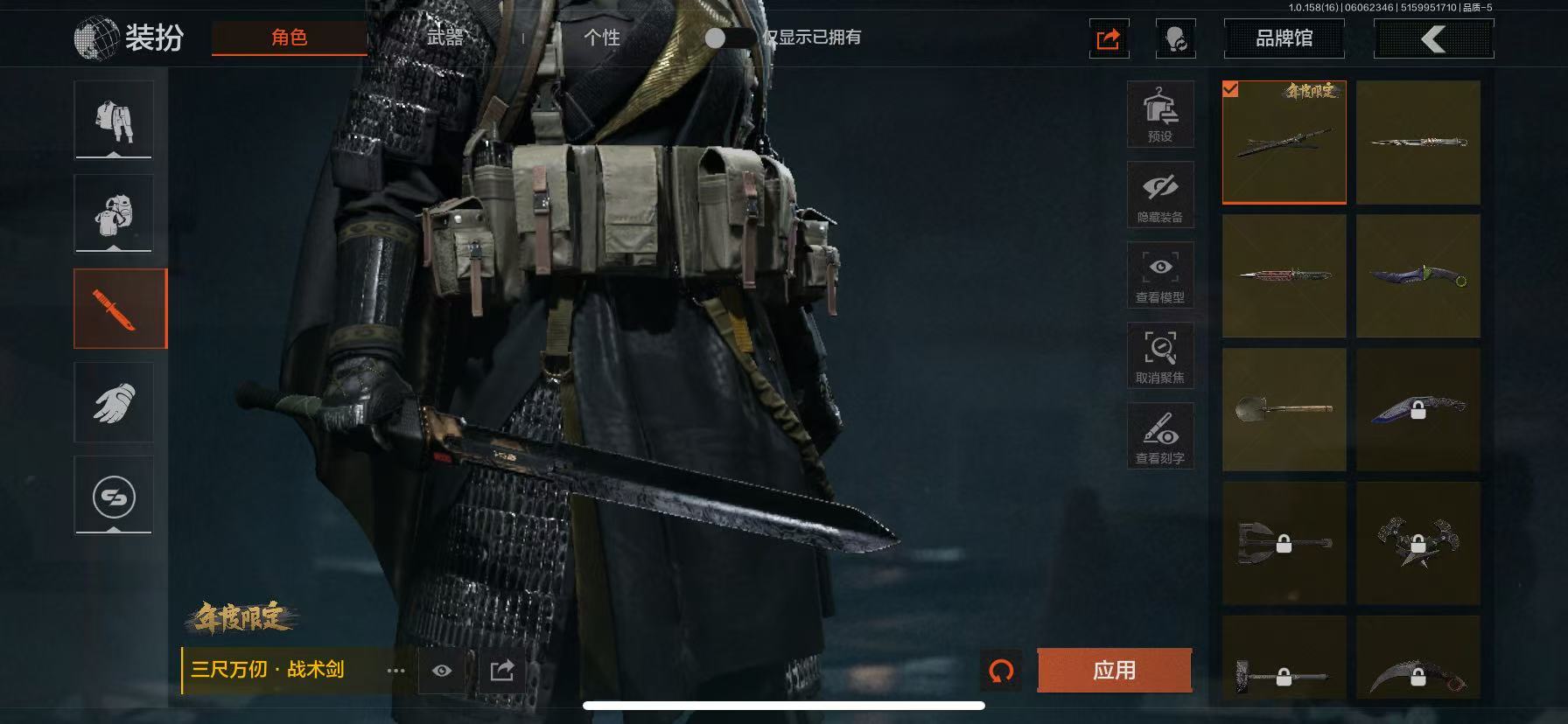Apply the skin with 应用 button
The height and width of the screenshot is (724, 1568).
pyautogui.click(x=1114, y=671)
